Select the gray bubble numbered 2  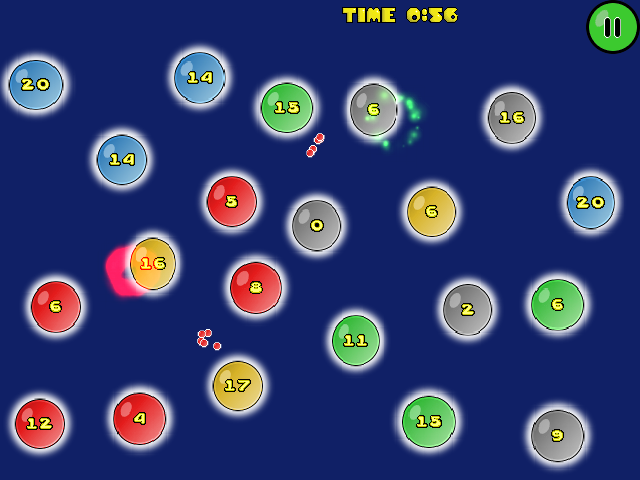467,309
